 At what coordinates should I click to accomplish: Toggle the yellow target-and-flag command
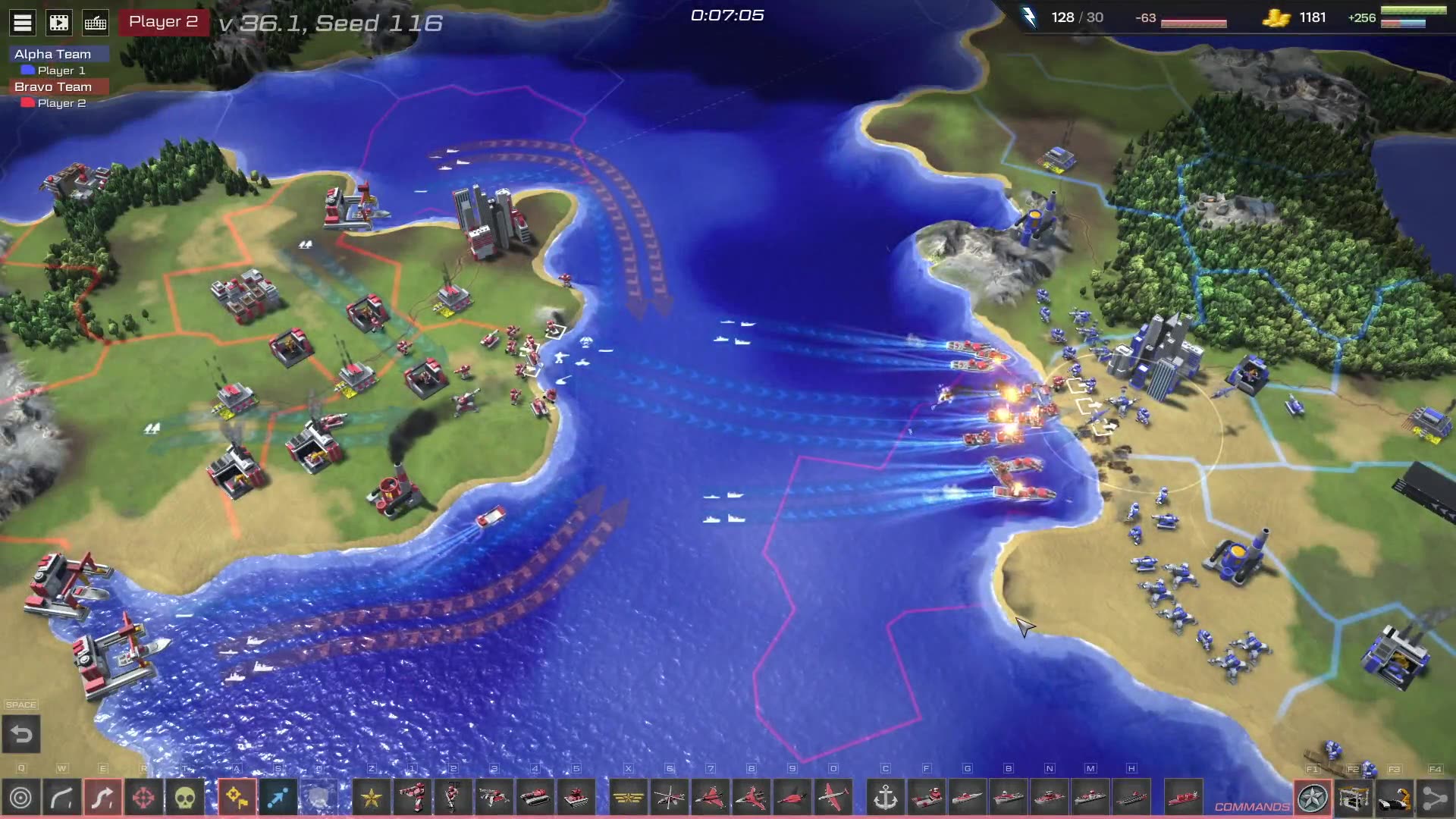237,798
